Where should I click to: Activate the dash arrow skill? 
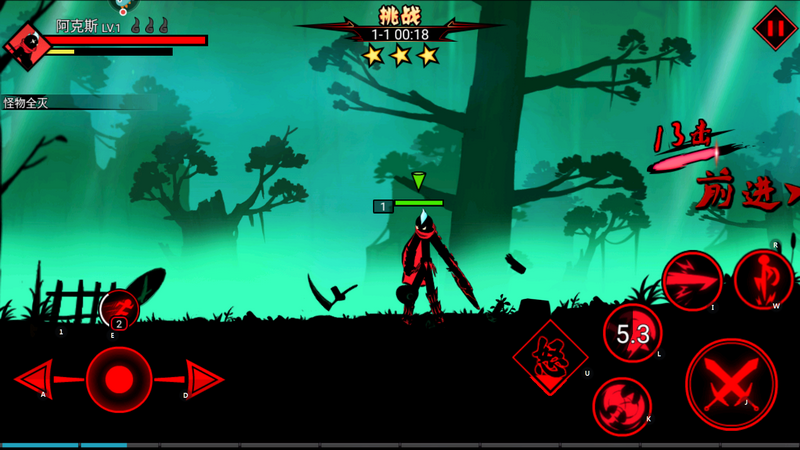point(692,280)
